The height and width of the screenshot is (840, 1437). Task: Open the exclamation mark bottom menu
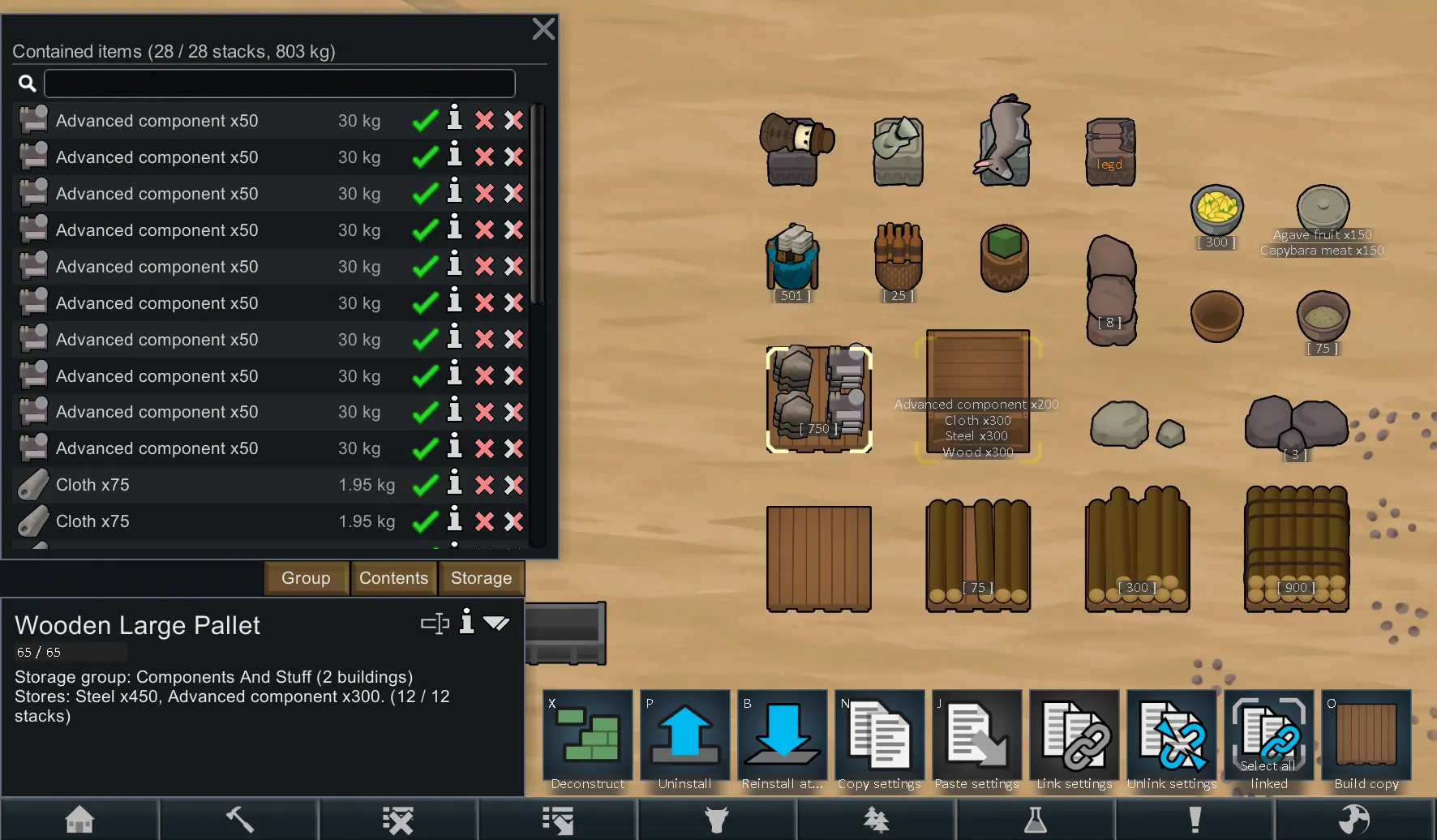pos(1195,820)
